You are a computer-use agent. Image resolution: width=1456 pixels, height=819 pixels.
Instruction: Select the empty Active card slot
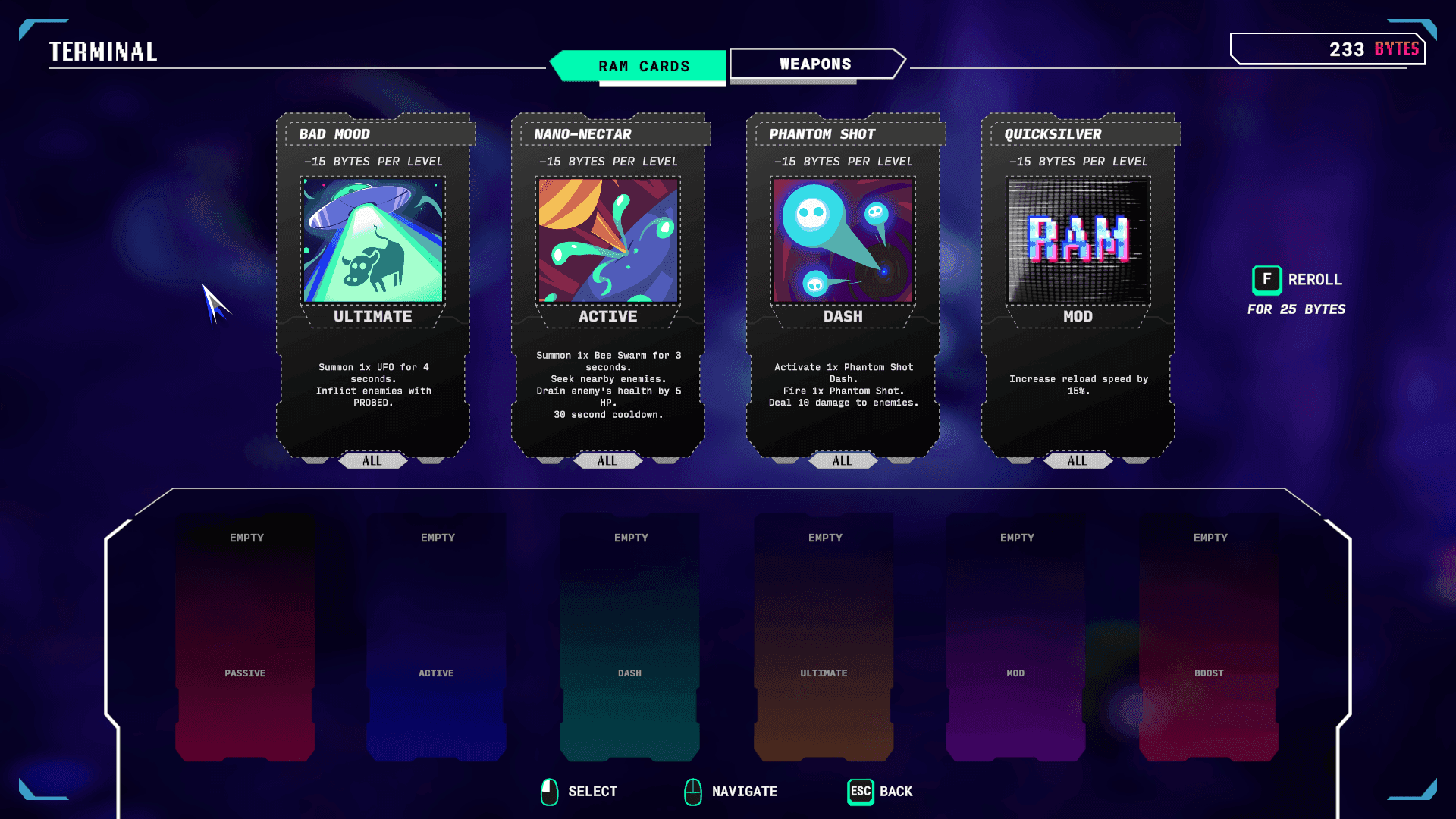436,637
